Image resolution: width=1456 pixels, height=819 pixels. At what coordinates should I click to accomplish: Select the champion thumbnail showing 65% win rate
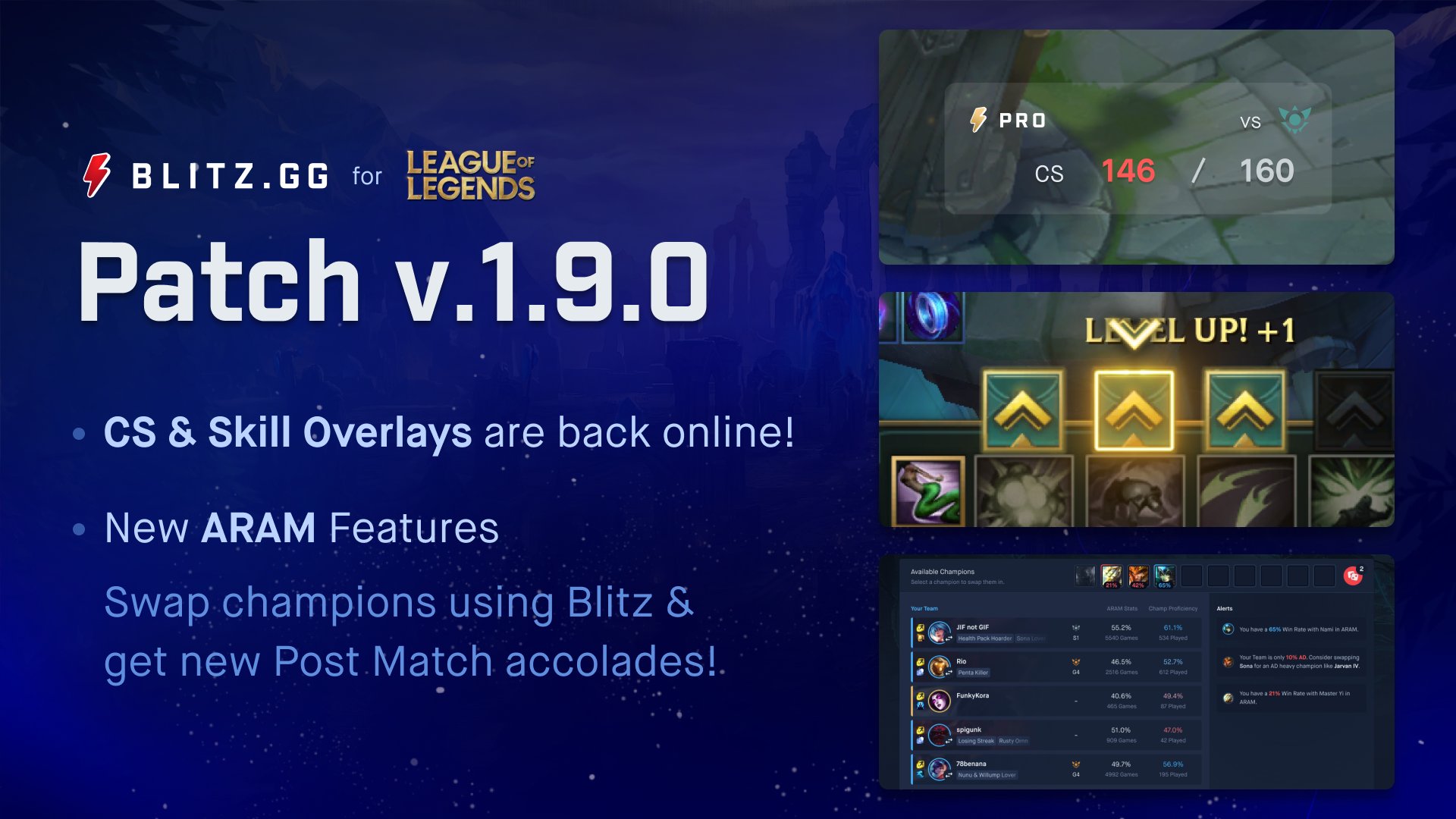(1166, 577)
